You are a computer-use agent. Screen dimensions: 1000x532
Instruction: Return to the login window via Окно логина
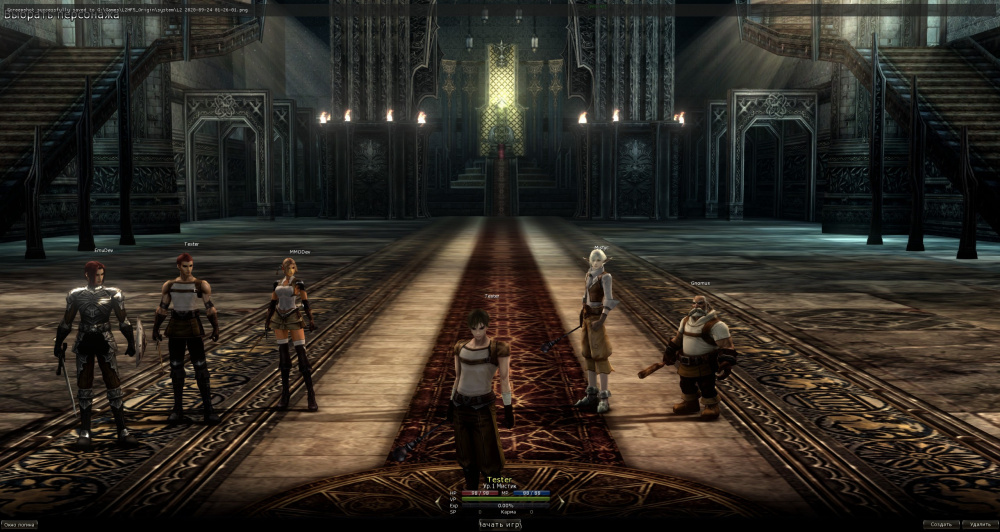click(19, 524)
